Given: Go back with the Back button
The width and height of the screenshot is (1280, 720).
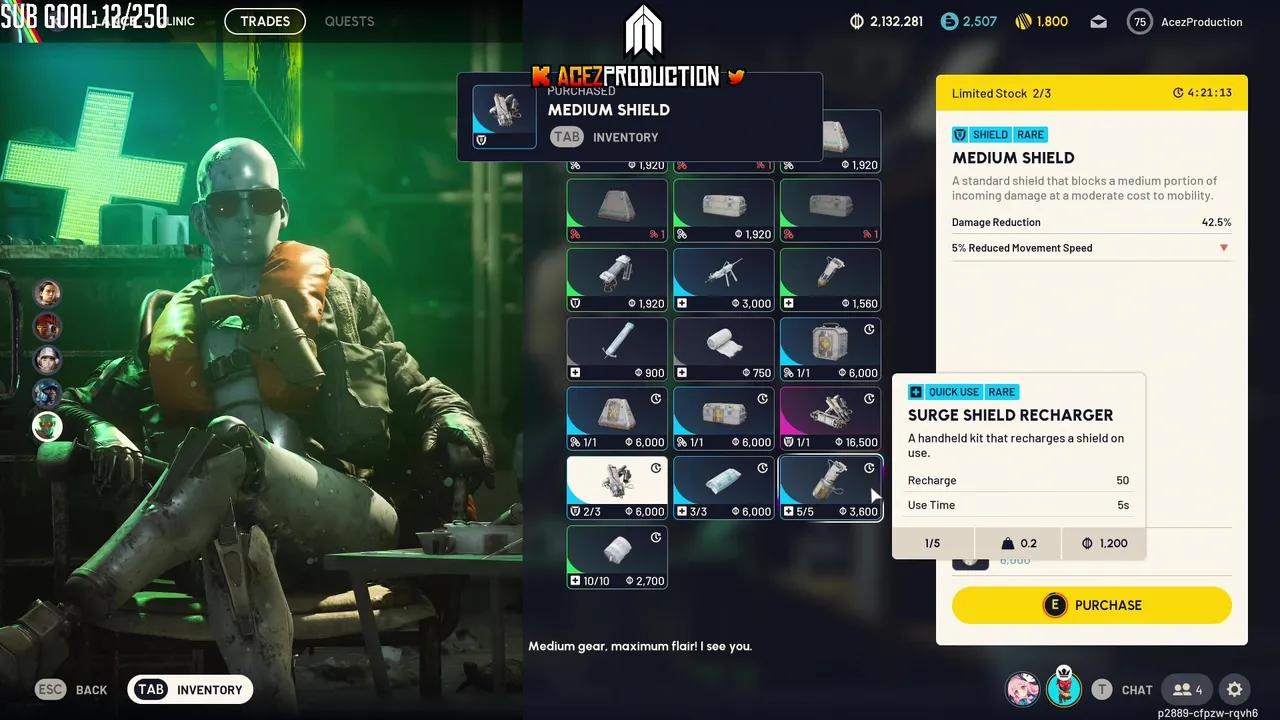Looking at the screenshot, I should 72,689.
